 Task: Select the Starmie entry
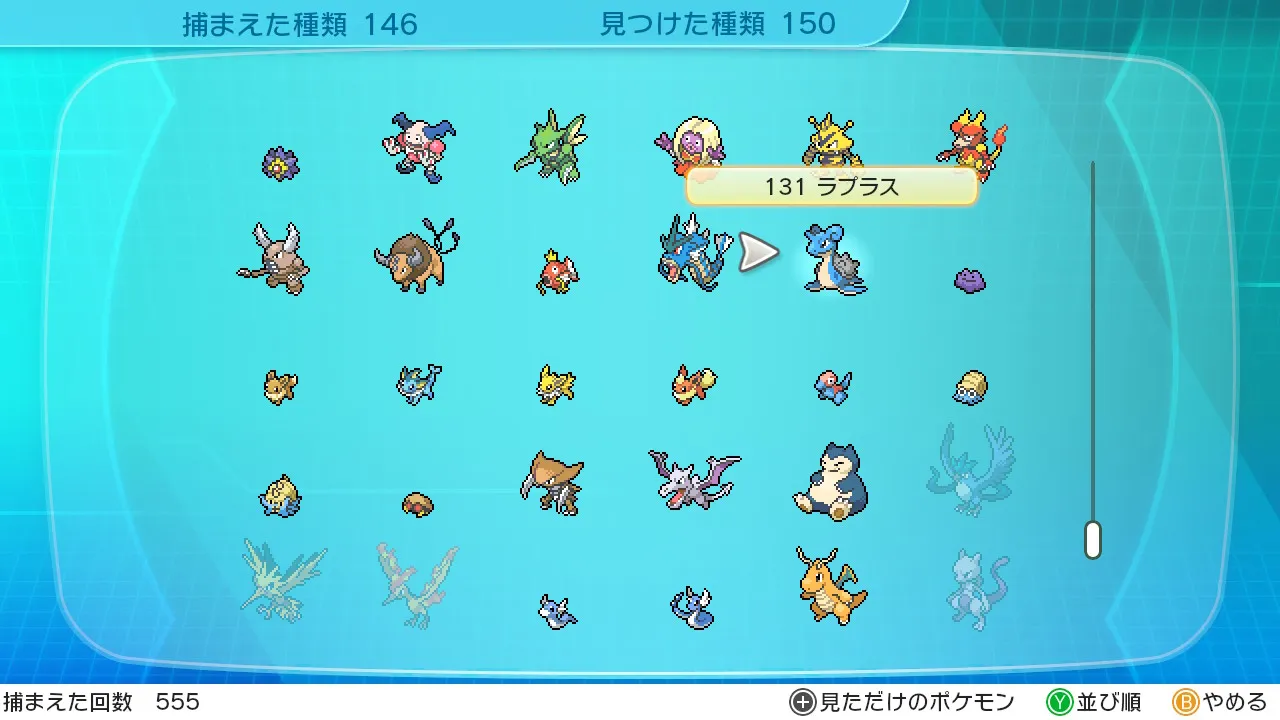280,163
